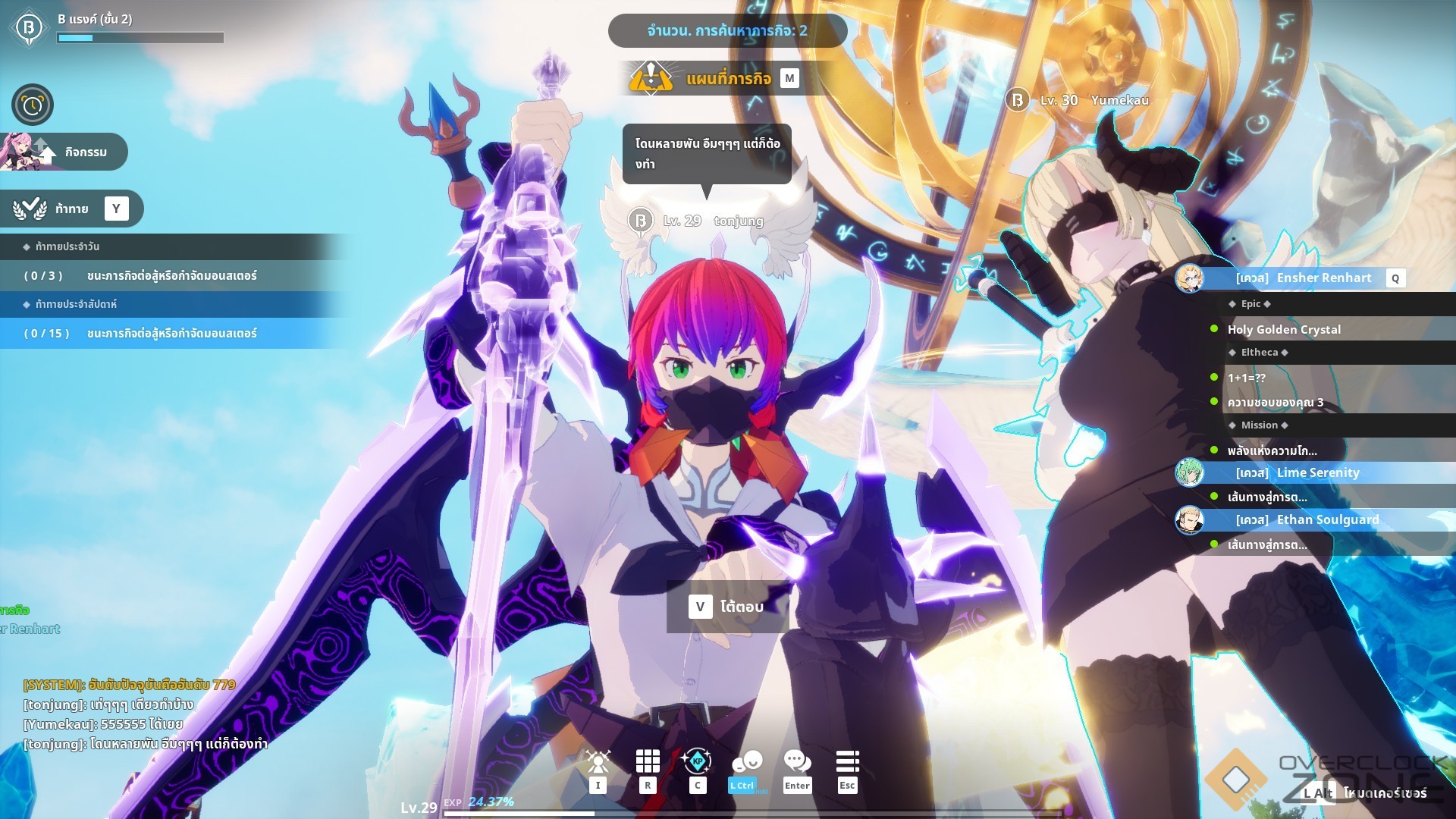This screenshot has width=1456, height=819.
Task: Select the ความชอบของคุณ 3 quest entry
Action: [x=1276, y=403]
